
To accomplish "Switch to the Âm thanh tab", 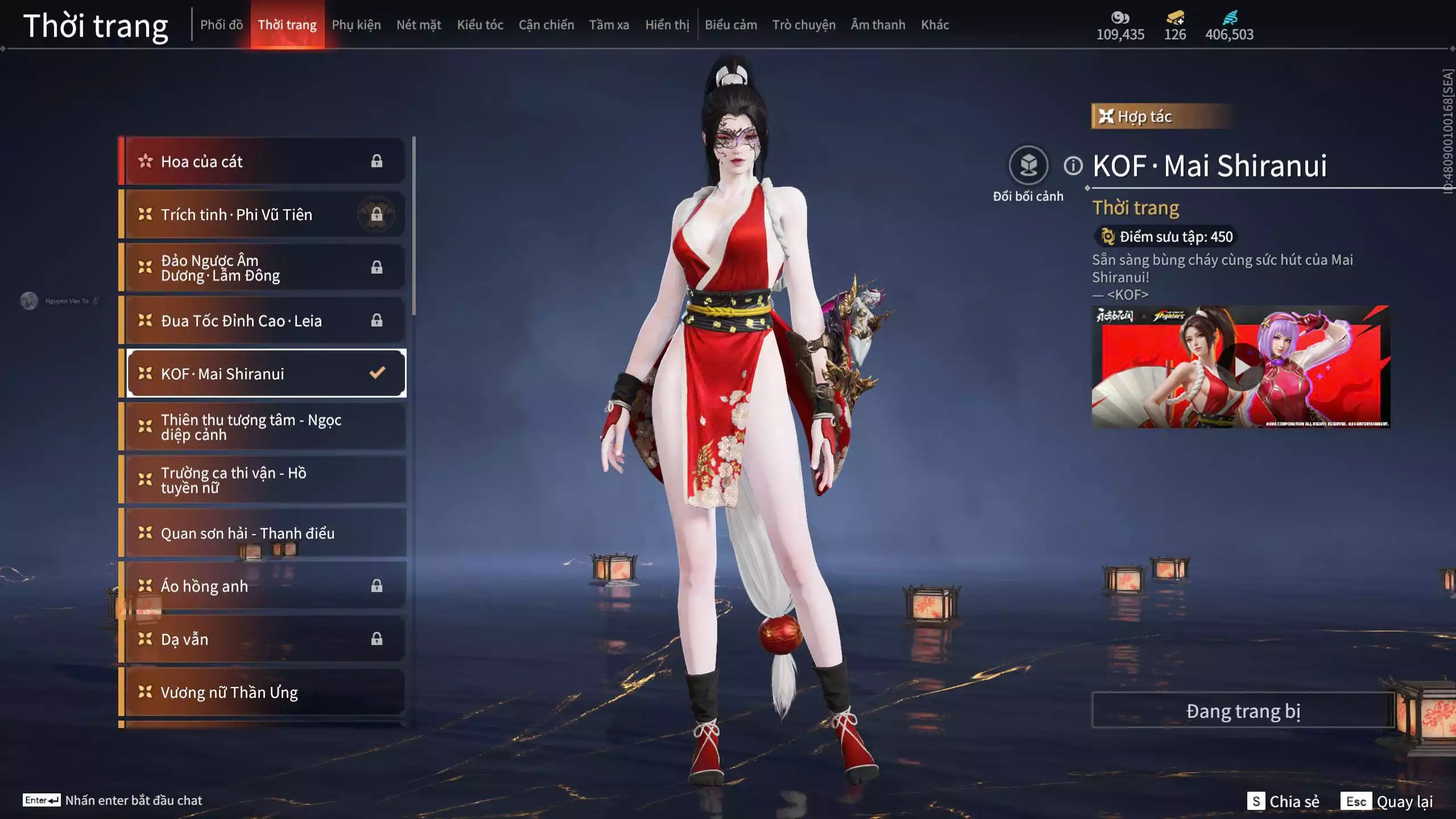I will [878, 25].
